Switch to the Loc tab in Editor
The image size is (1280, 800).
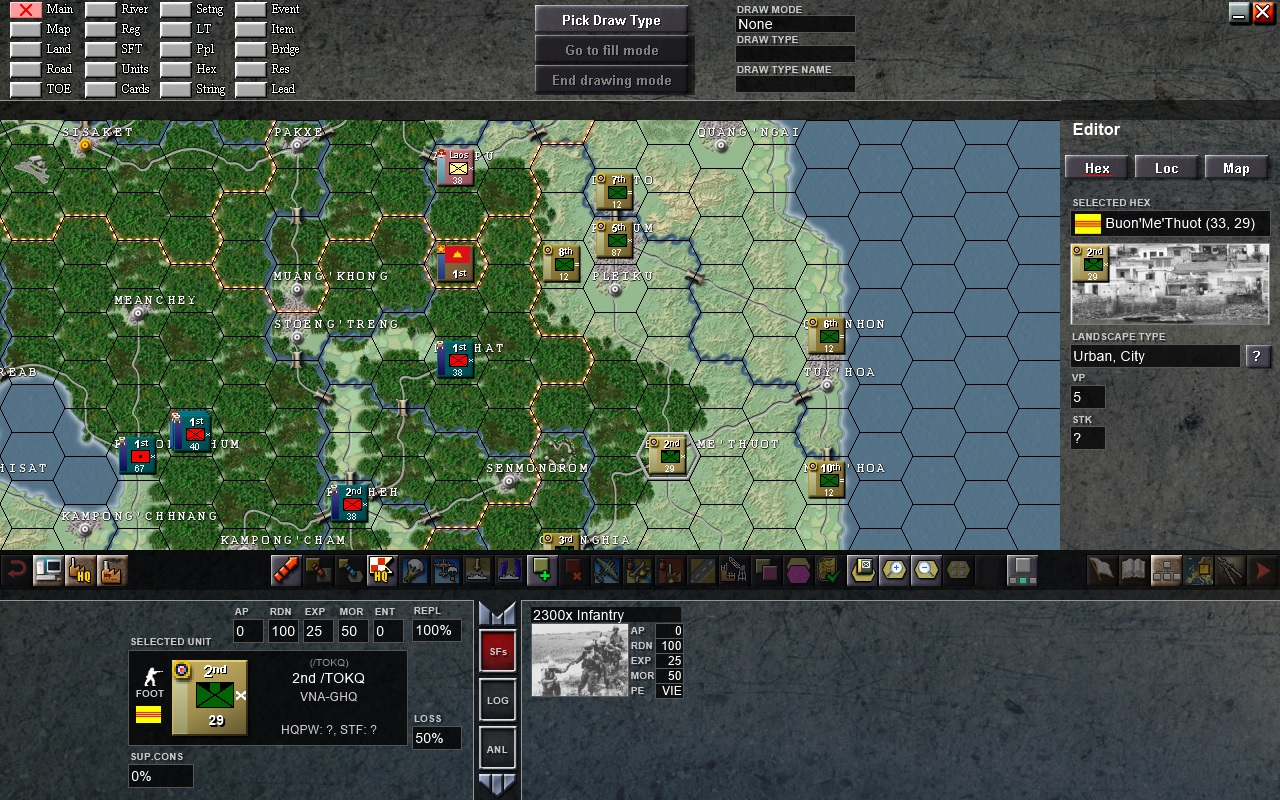[x=1166, y=168]
